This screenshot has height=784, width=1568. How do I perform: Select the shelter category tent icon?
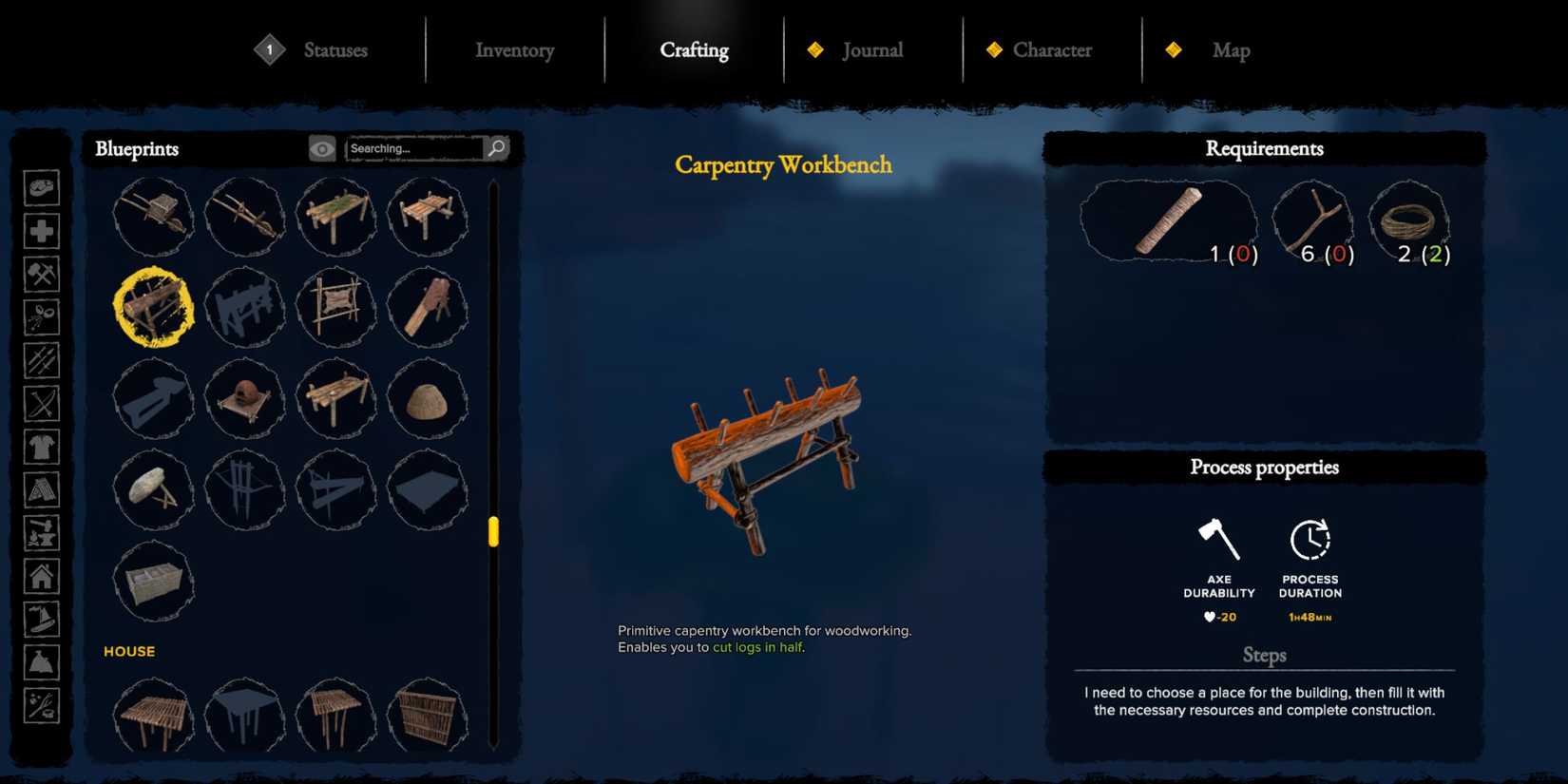tap(42, 490)
